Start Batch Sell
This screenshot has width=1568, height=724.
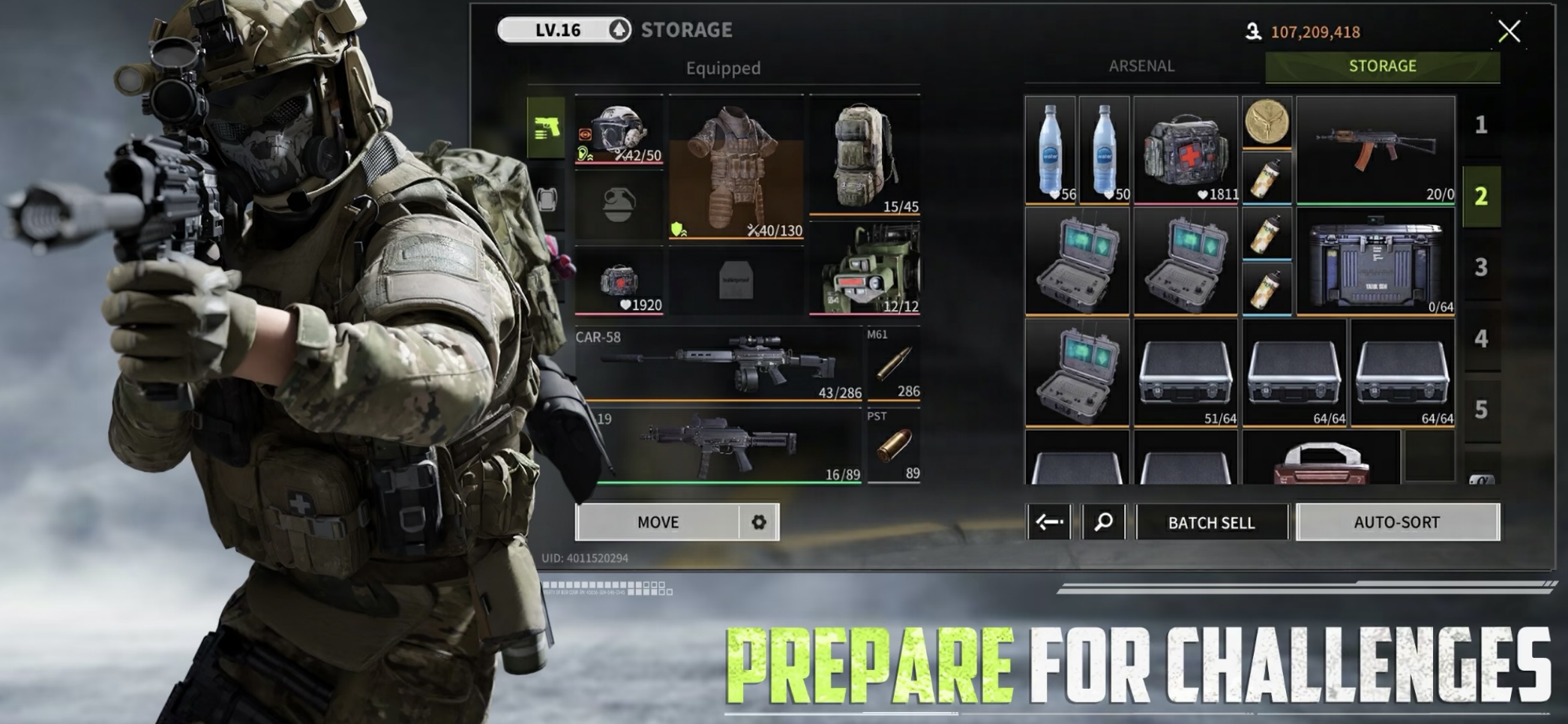1211,522
